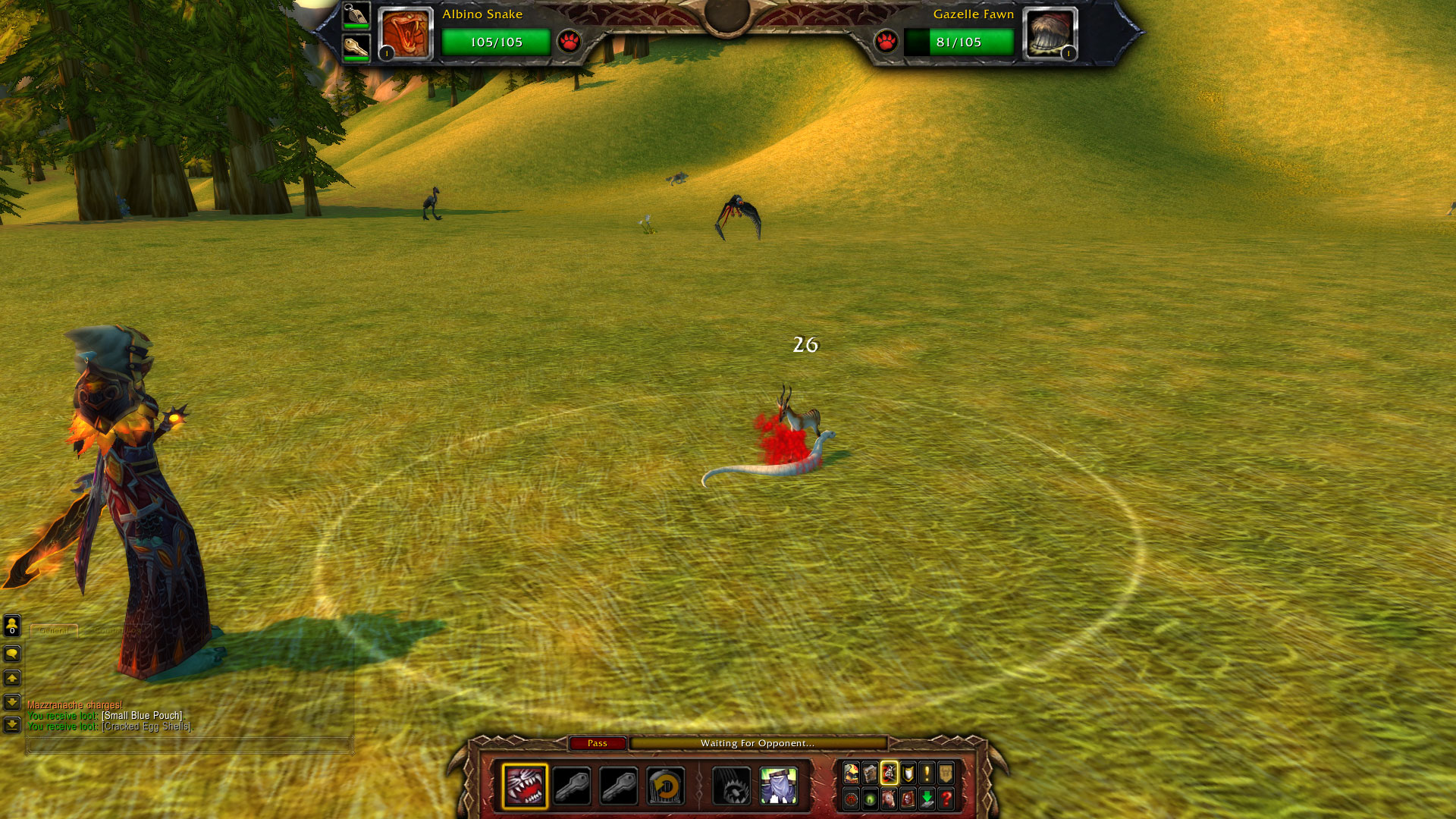Image resolution: width=1456 pixels, height=819 pixels.
Task: Use the pet trap capture icon
Action: 732,786
